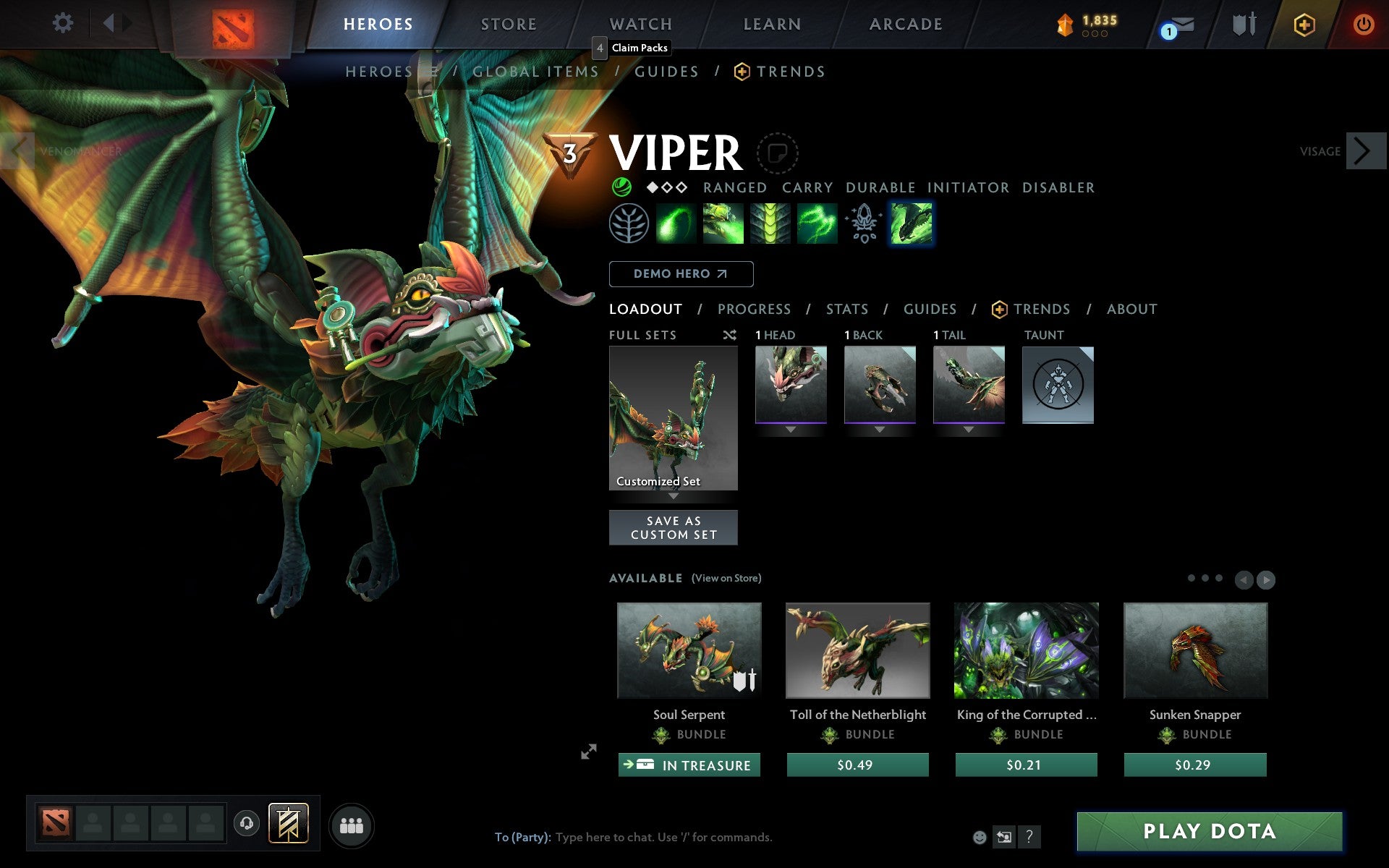
Task: Expand the 1 TAIL item dropdown arrow
Action: pos(969,428)
